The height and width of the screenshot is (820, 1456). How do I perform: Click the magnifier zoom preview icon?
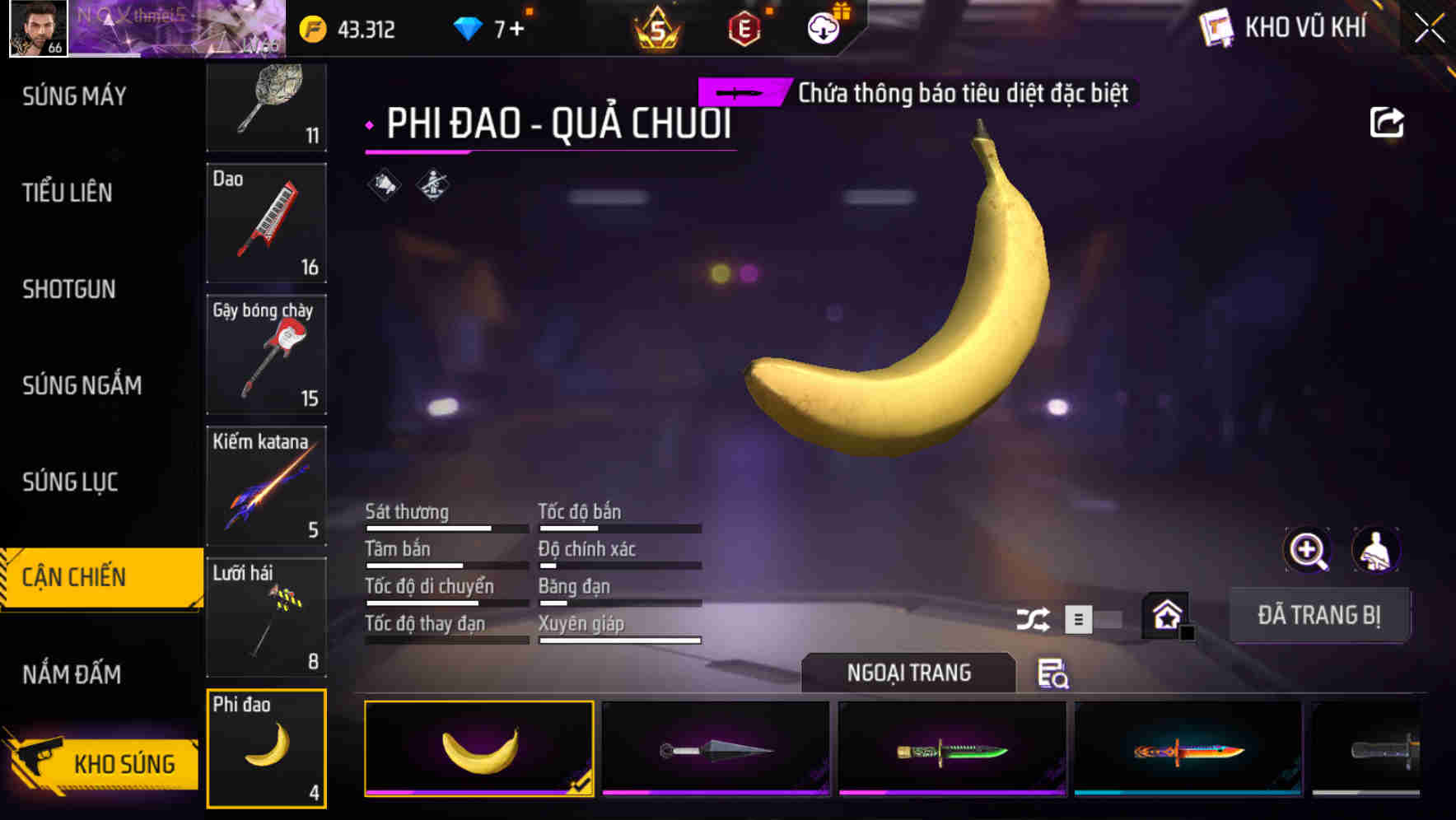point(1306,550)
